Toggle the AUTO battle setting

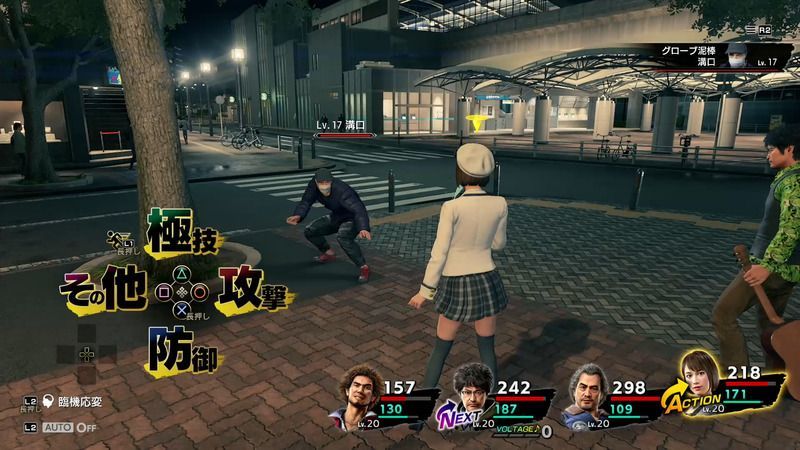click(x=72, y=426)
